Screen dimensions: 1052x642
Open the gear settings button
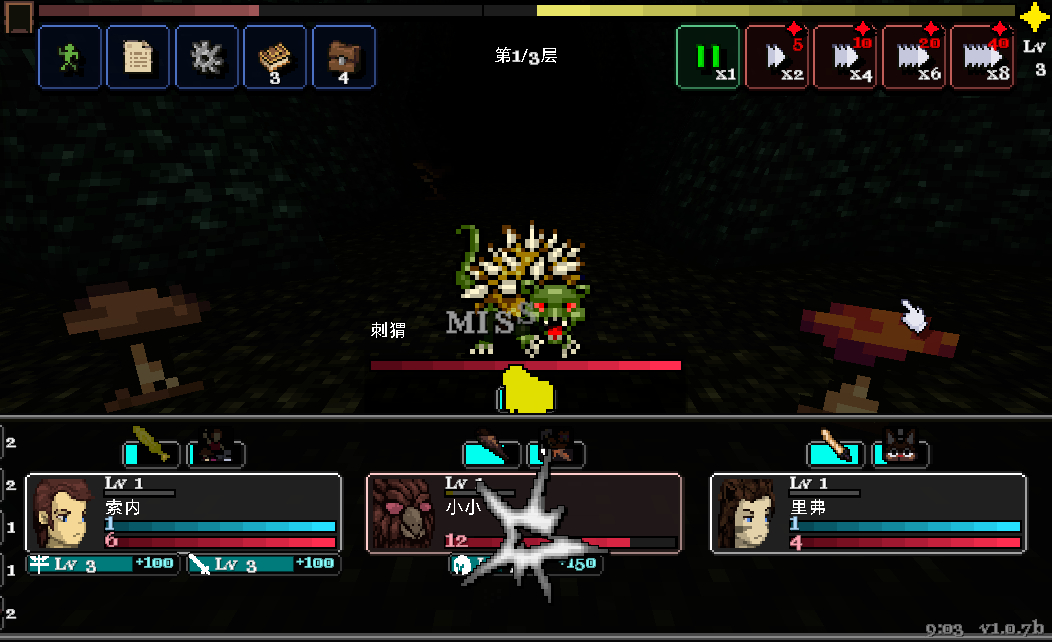(207, 57)
